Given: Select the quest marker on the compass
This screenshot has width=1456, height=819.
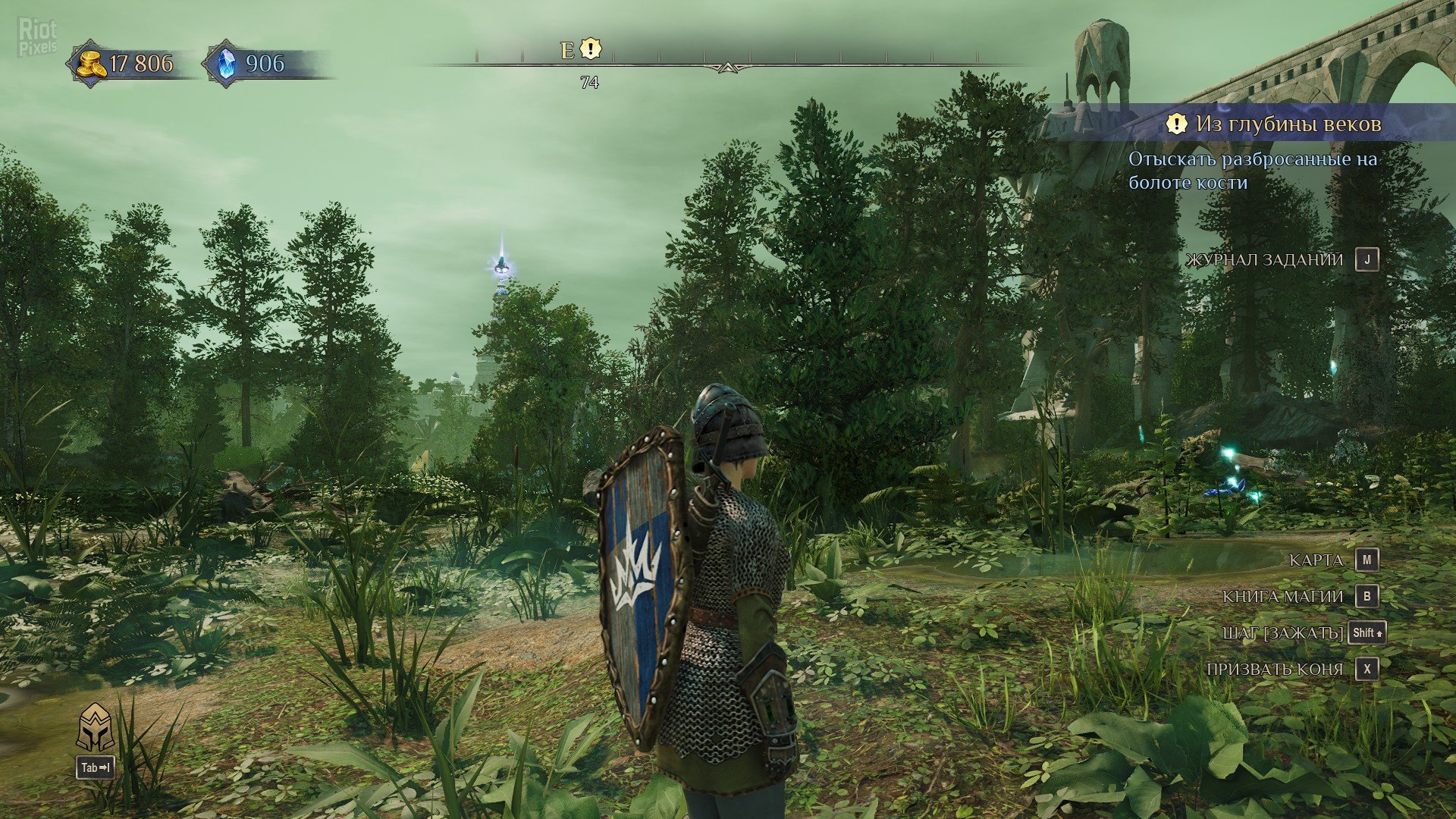Looking at the screenshot, I should coord(590,50).
